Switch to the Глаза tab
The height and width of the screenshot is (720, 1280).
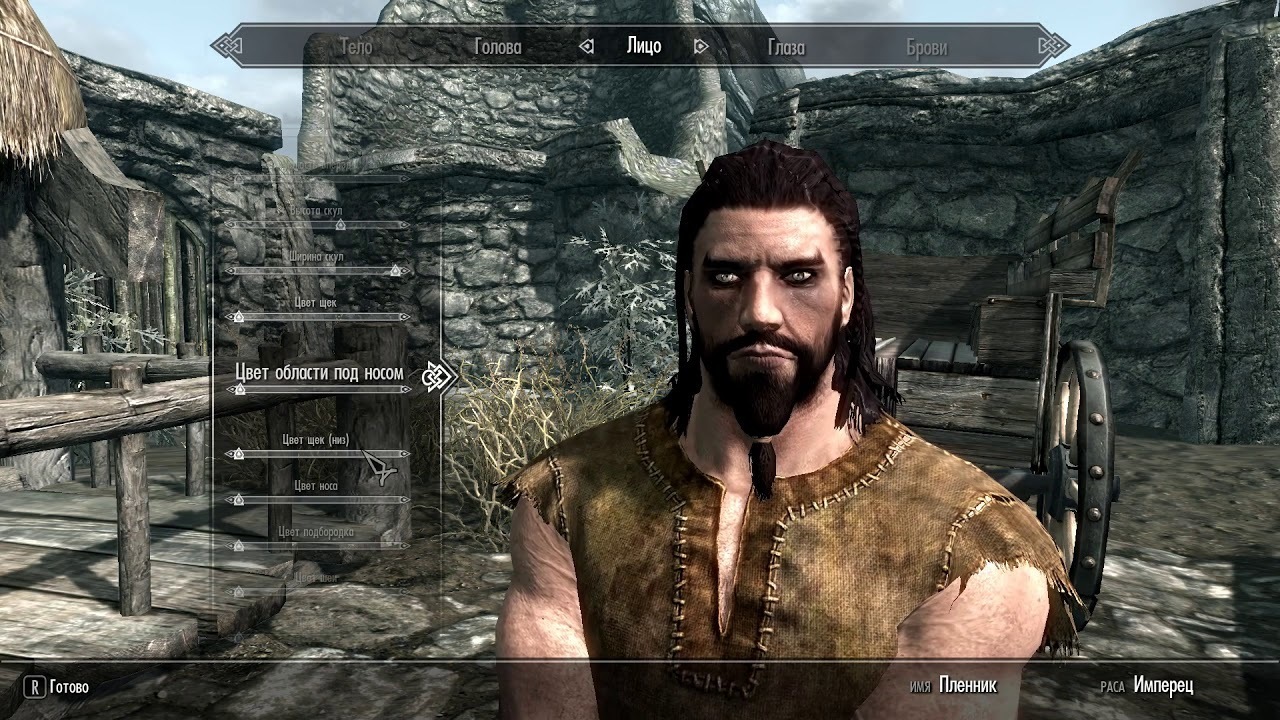pyautogui.click(x=786, y=46)
